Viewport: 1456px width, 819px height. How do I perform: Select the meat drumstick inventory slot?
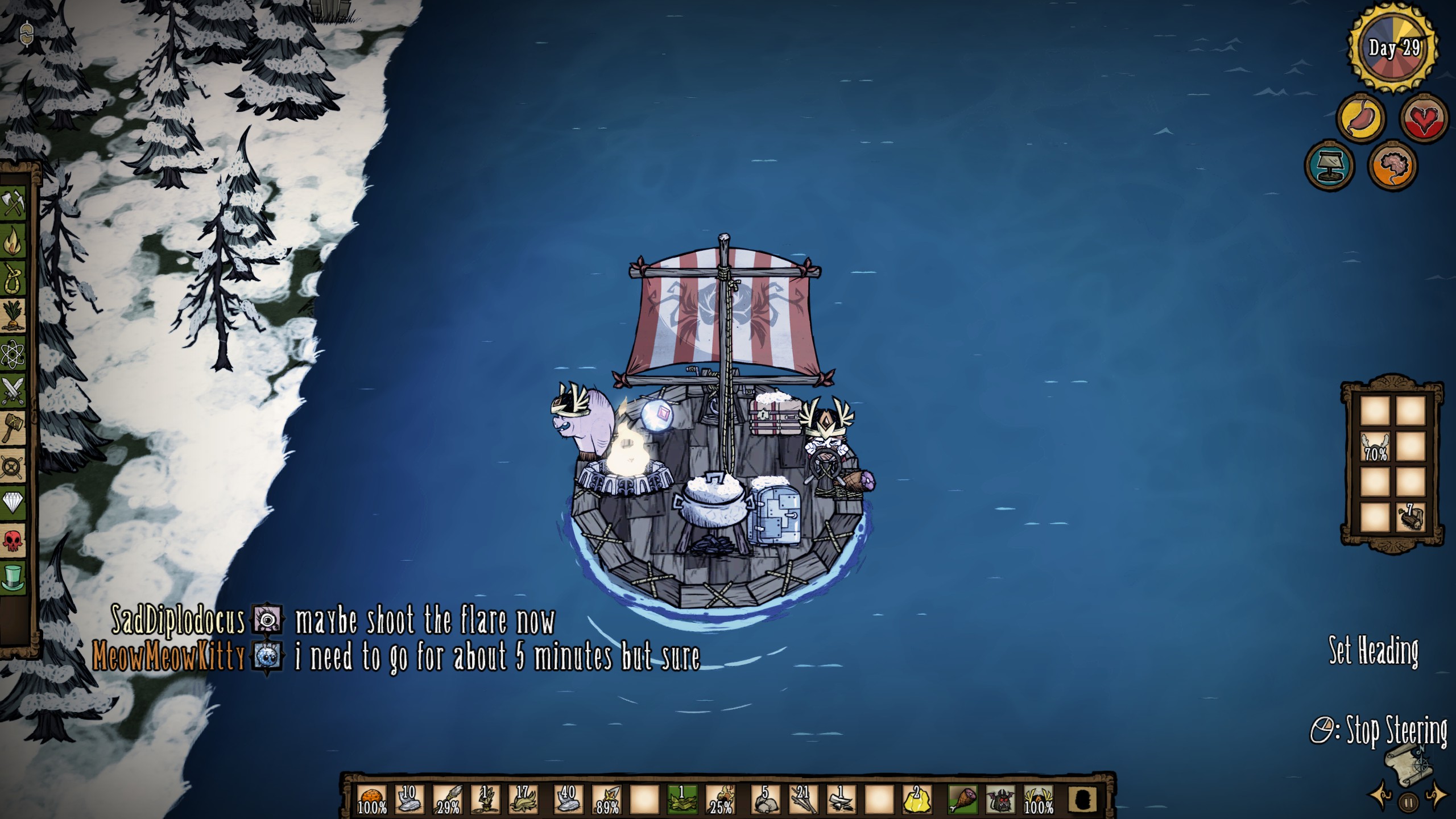point(963,800)
